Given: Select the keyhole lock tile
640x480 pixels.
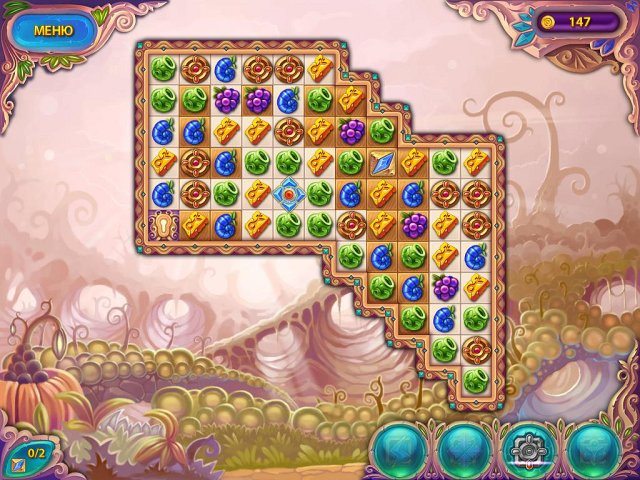Looking at the screenshot, I should coord(163,224).
